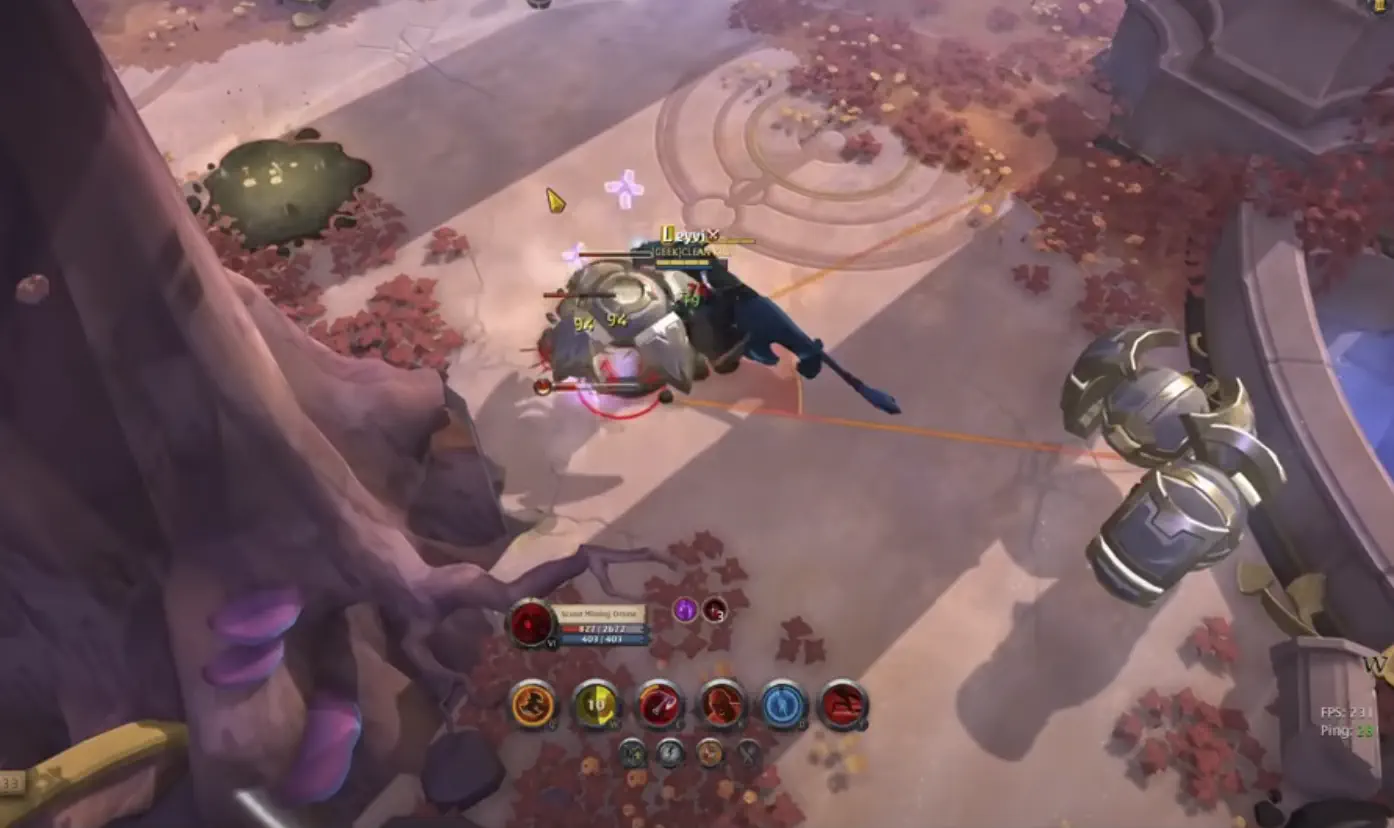Use the potion slot in the consumables row
The width and height of the screenshot is (1394, 828).
(x=669, y=754)
